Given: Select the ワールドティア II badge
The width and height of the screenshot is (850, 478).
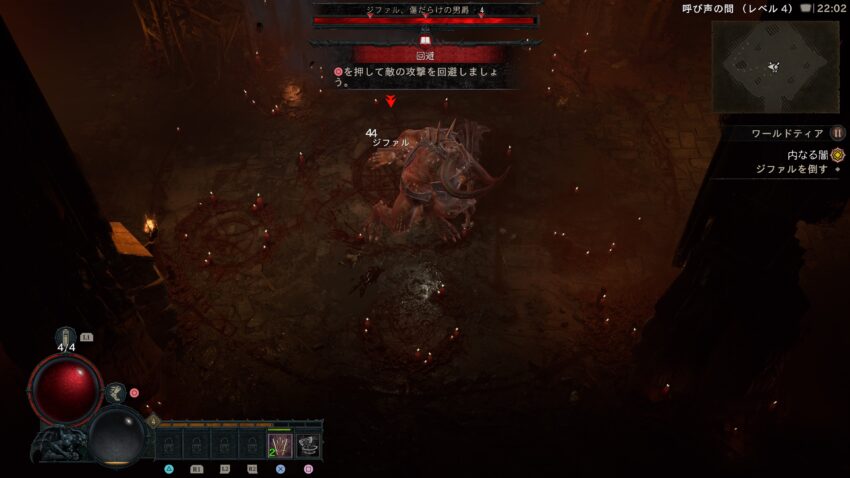Looking at the screenshot, I should tap(838, 133).
